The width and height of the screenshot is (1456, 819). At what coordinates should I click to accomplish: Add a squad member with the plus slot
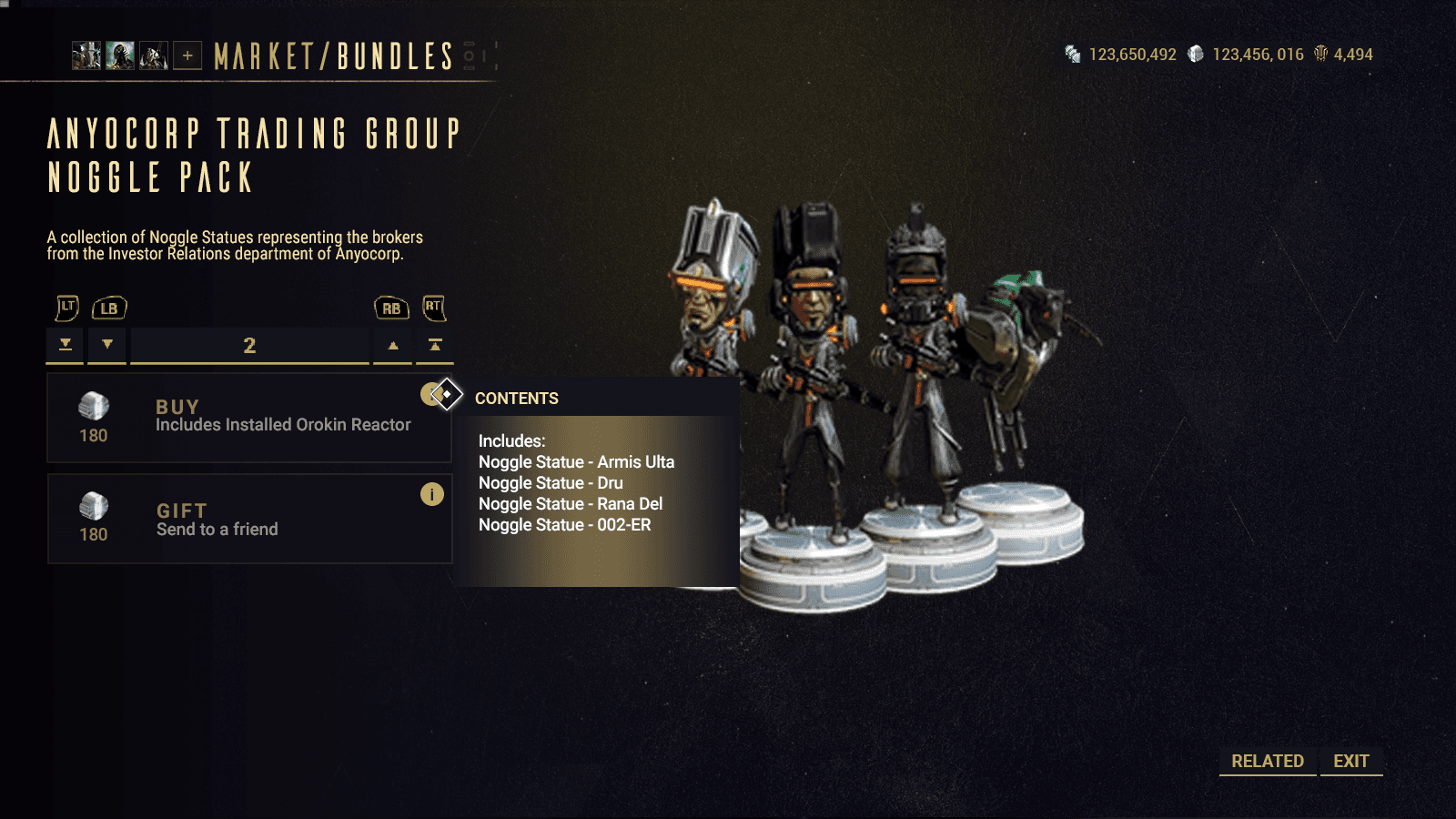(x=187, y=56)
